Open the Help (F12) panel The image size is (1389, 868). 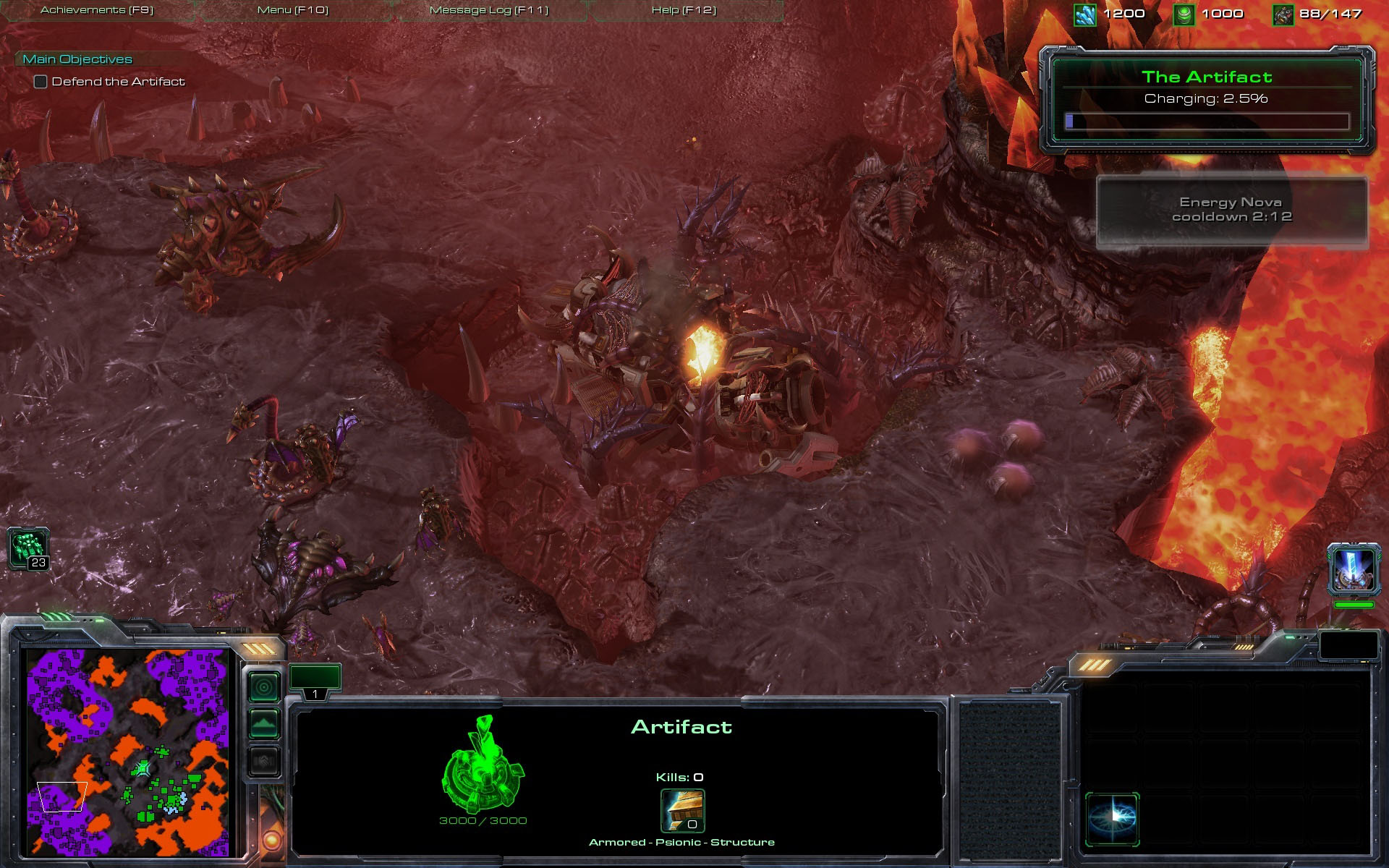(684, 10)
